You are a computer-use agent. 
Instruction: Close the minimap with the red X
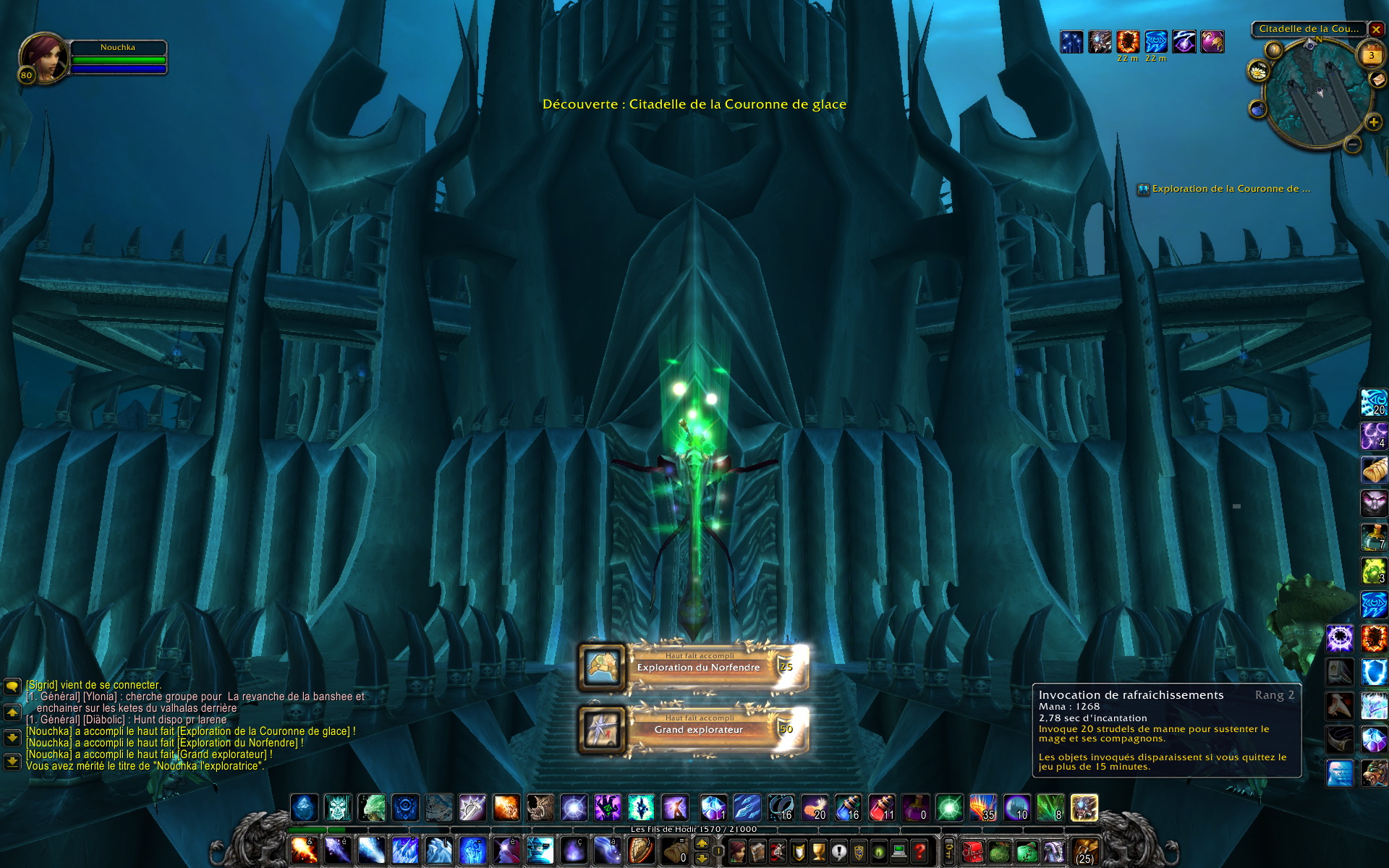[1376, 30]
